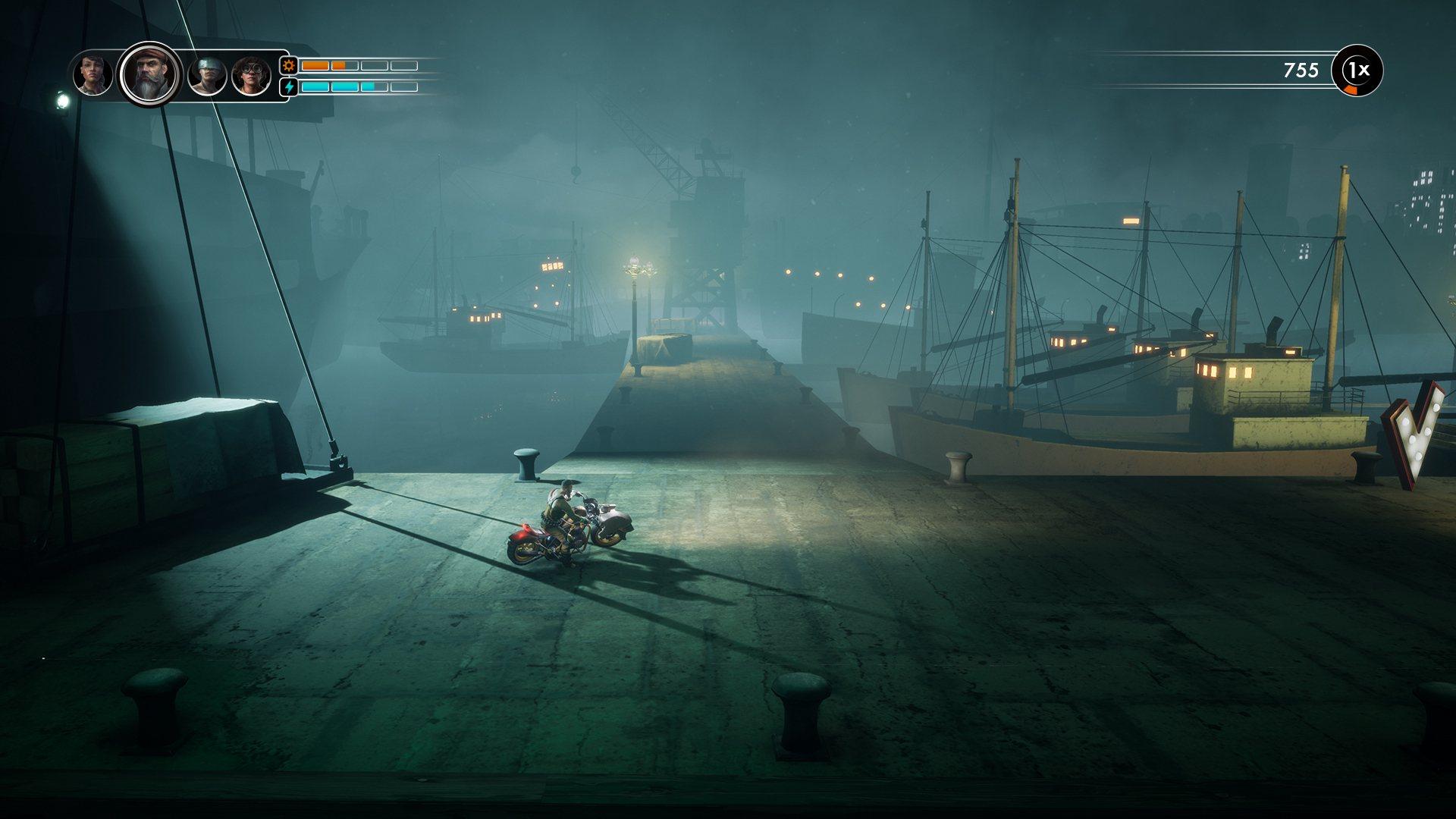This screenshot has width=1456, height=819.
Task: Switch to the metal-helmet character portrait
Action: tap(207, 76)
